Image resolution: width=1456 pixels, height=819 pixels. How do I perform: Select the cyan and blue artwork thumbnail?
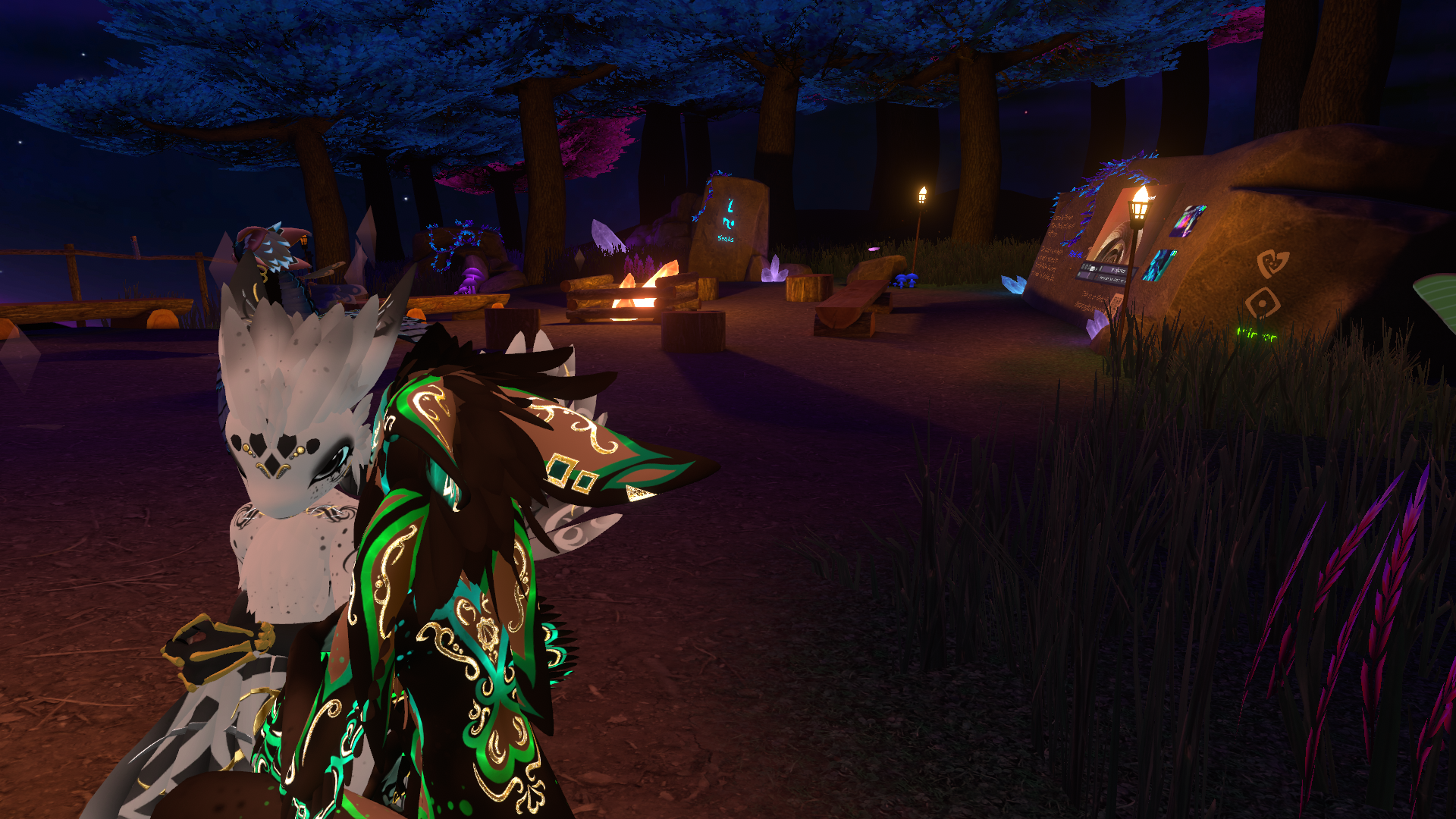(1158, 265)
